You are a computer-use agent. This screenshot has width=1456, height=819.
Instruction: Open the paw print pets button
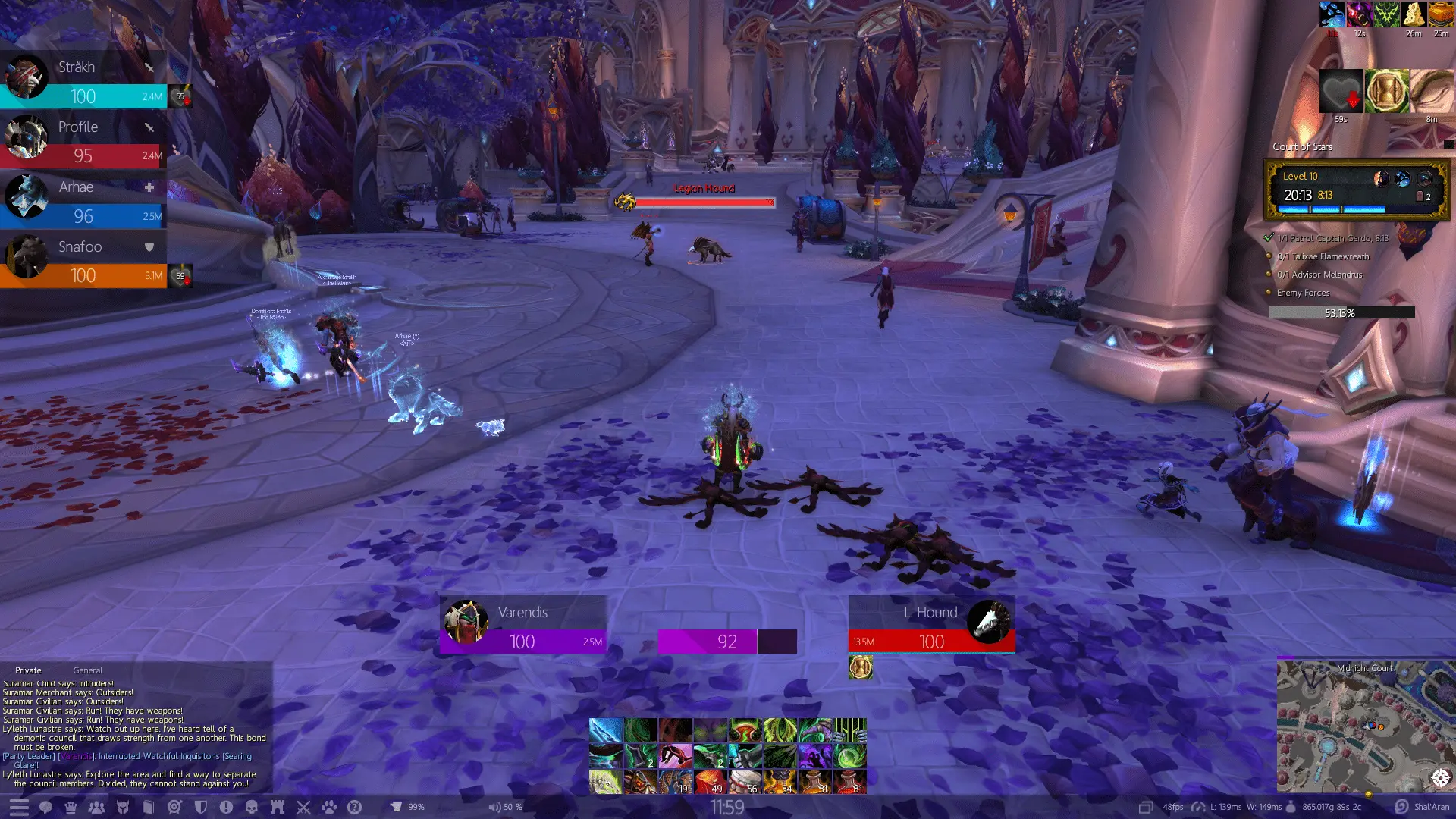(x=328, y=808)
